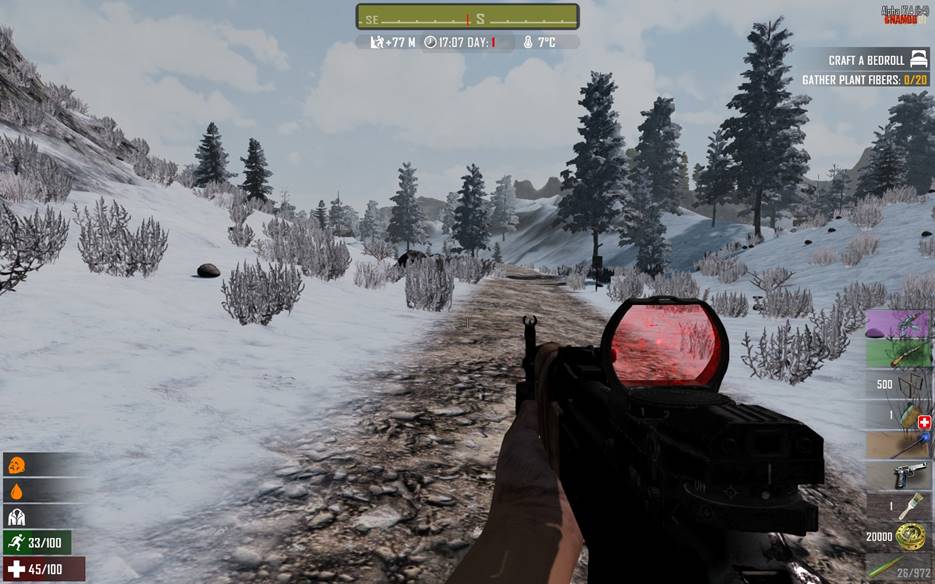
Task: Select the toolbelt slot holding 500 items
Action: click(899, 385)
